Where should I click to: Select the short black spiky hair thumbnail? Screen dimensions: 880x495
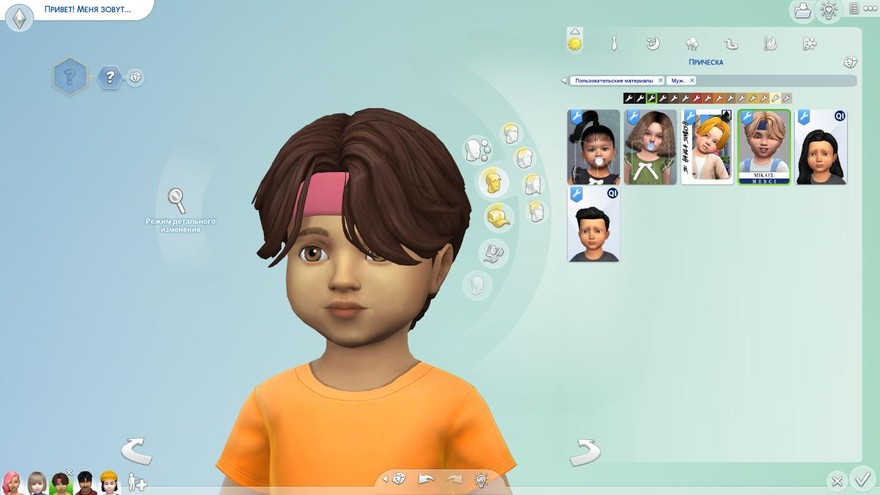pos(593,224)
